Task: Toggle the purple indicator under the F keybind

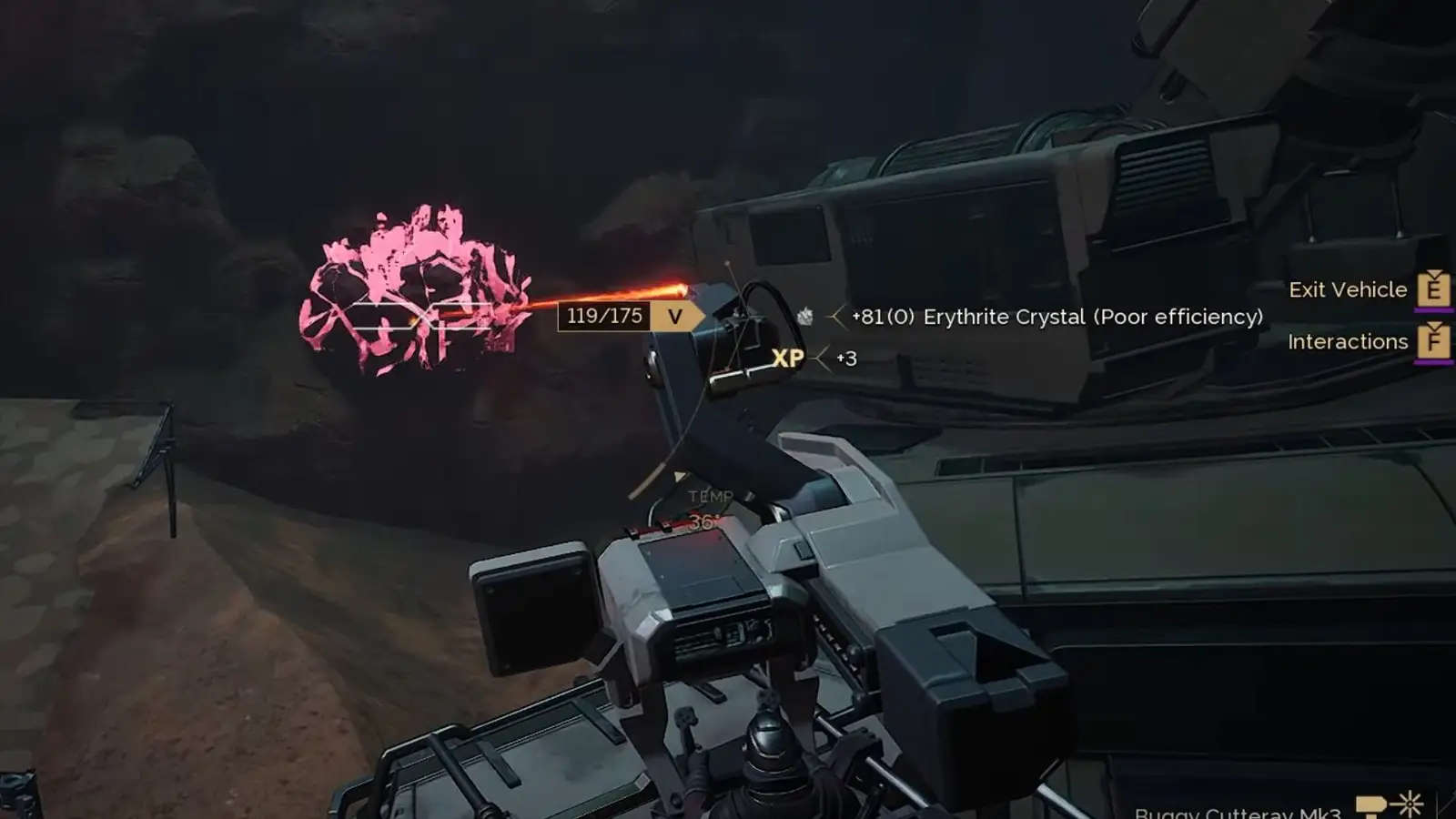Action: pos(1433,363)
